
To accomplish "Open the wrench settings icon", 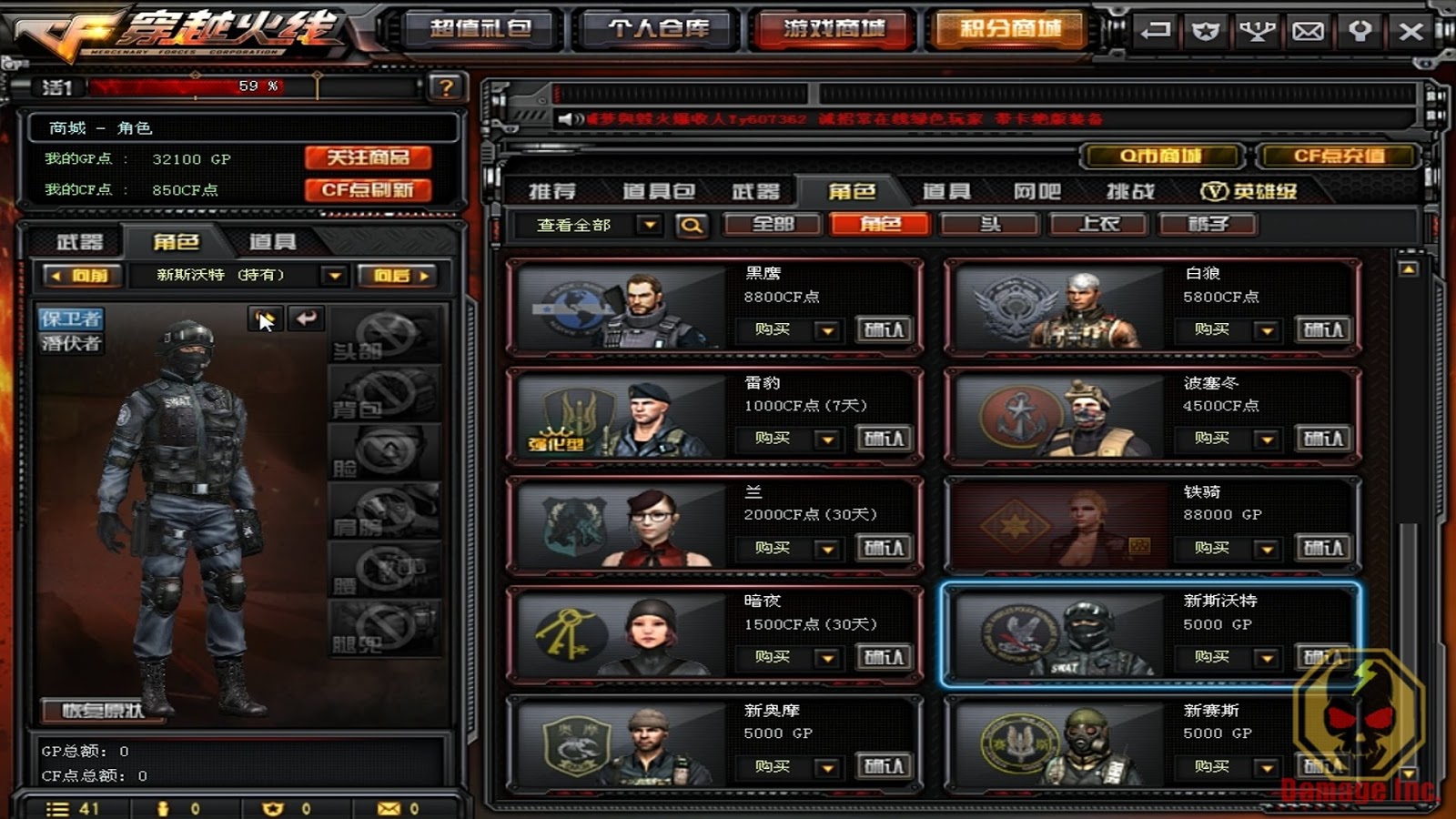I will click(1359, 30).
